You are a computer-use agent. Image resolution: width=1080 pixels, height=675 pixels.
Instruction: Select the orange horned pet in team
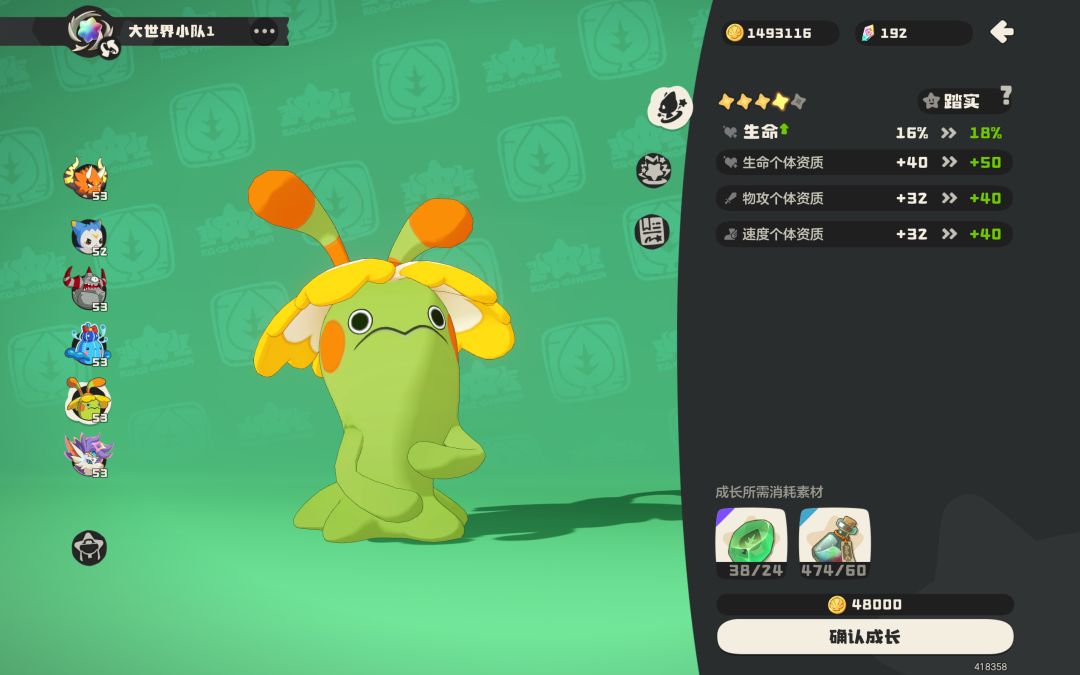click(86, 179)
